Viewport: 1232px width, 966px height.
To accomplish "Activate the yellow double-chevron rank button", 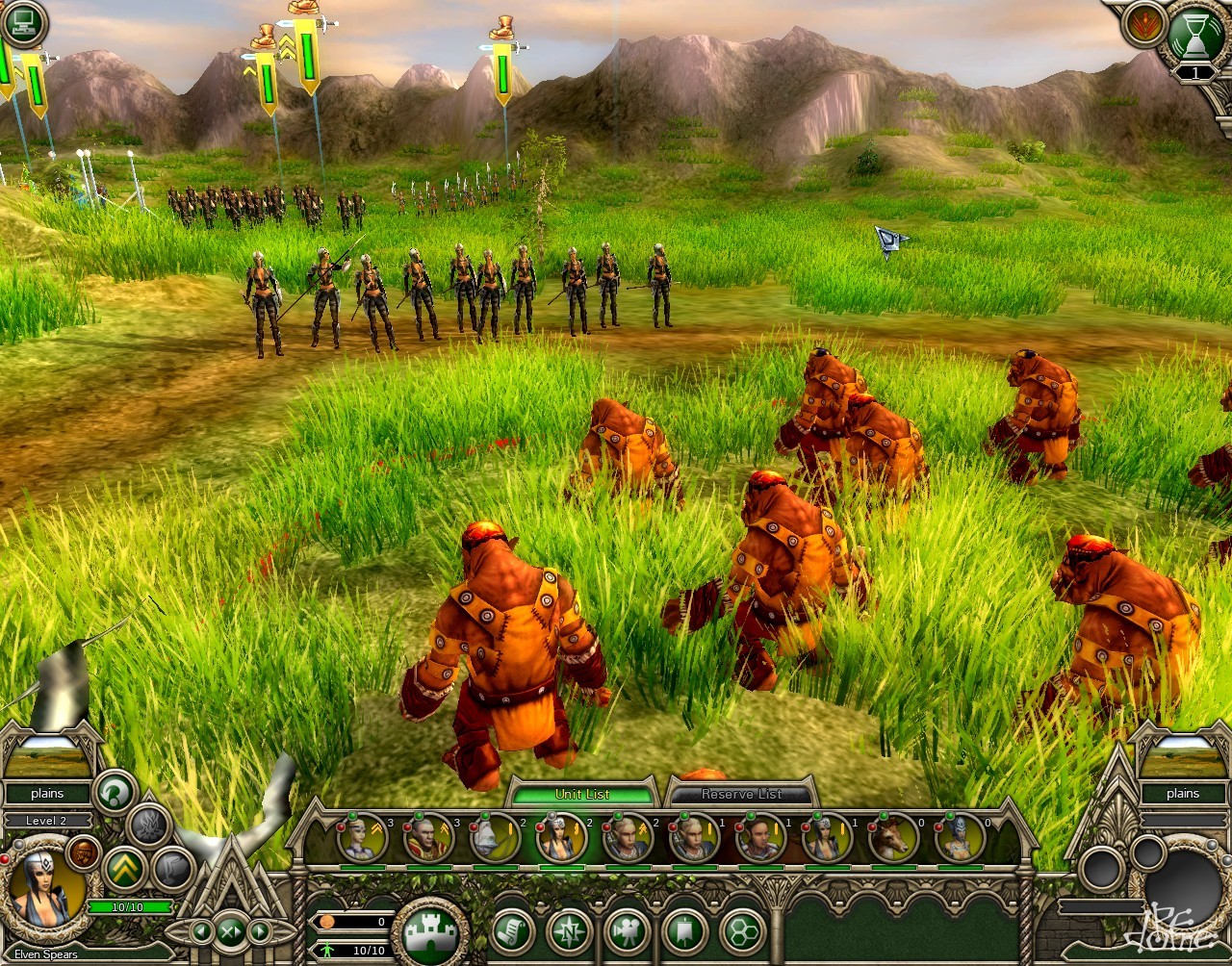I will point(124,868).
